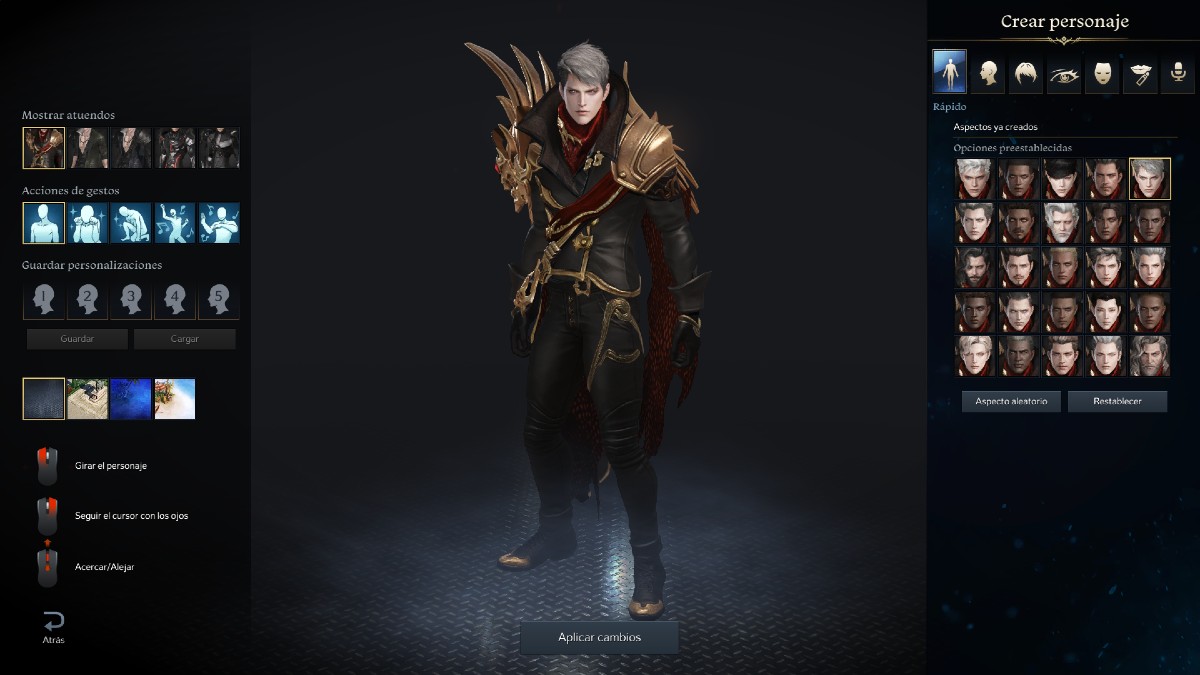
Task: Choose the preset face wearing a black hat
Action: click(x=1062, y=179)
